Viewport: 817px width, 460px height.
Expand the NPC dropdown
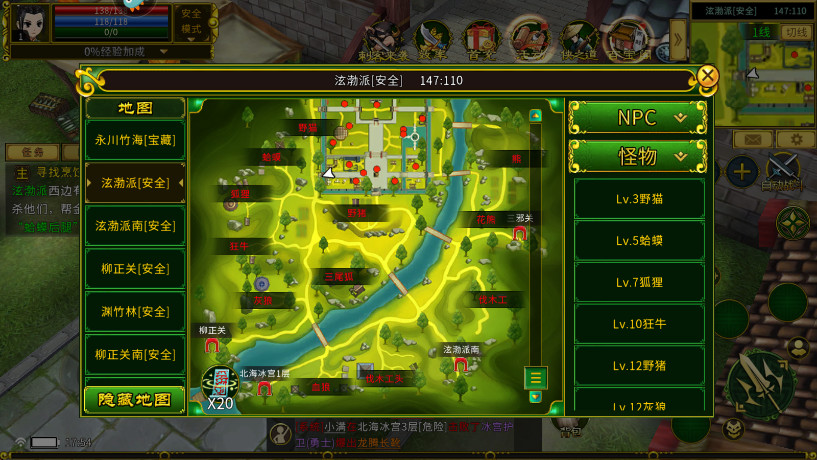[638, 118]
